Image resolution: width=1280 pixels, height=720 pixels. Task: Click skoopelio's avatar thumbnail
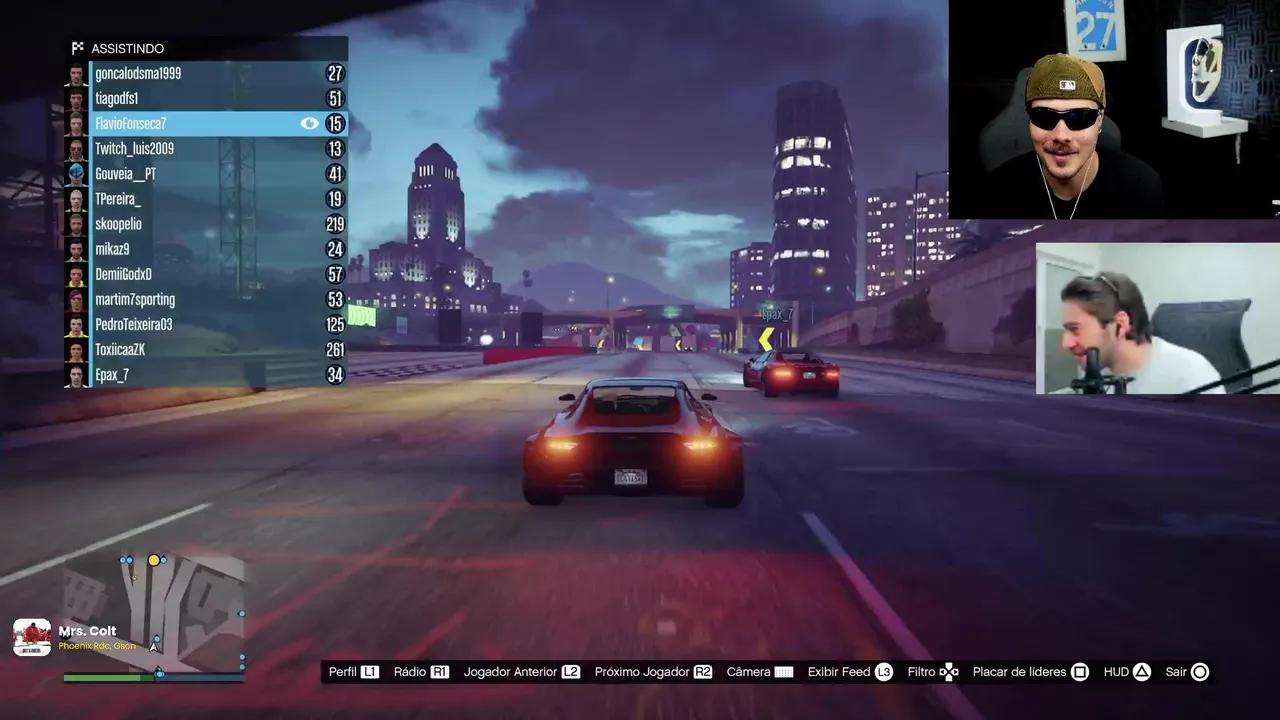pyautogui.click(x=76, y=223)
